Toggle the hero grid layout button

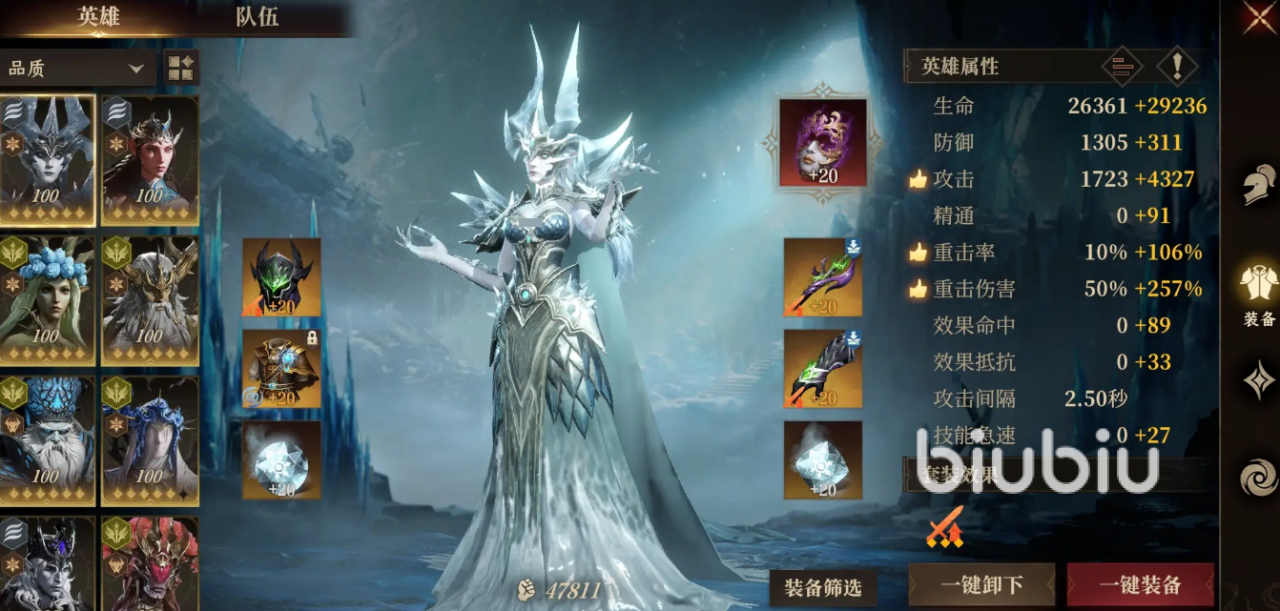coord(181,69)
